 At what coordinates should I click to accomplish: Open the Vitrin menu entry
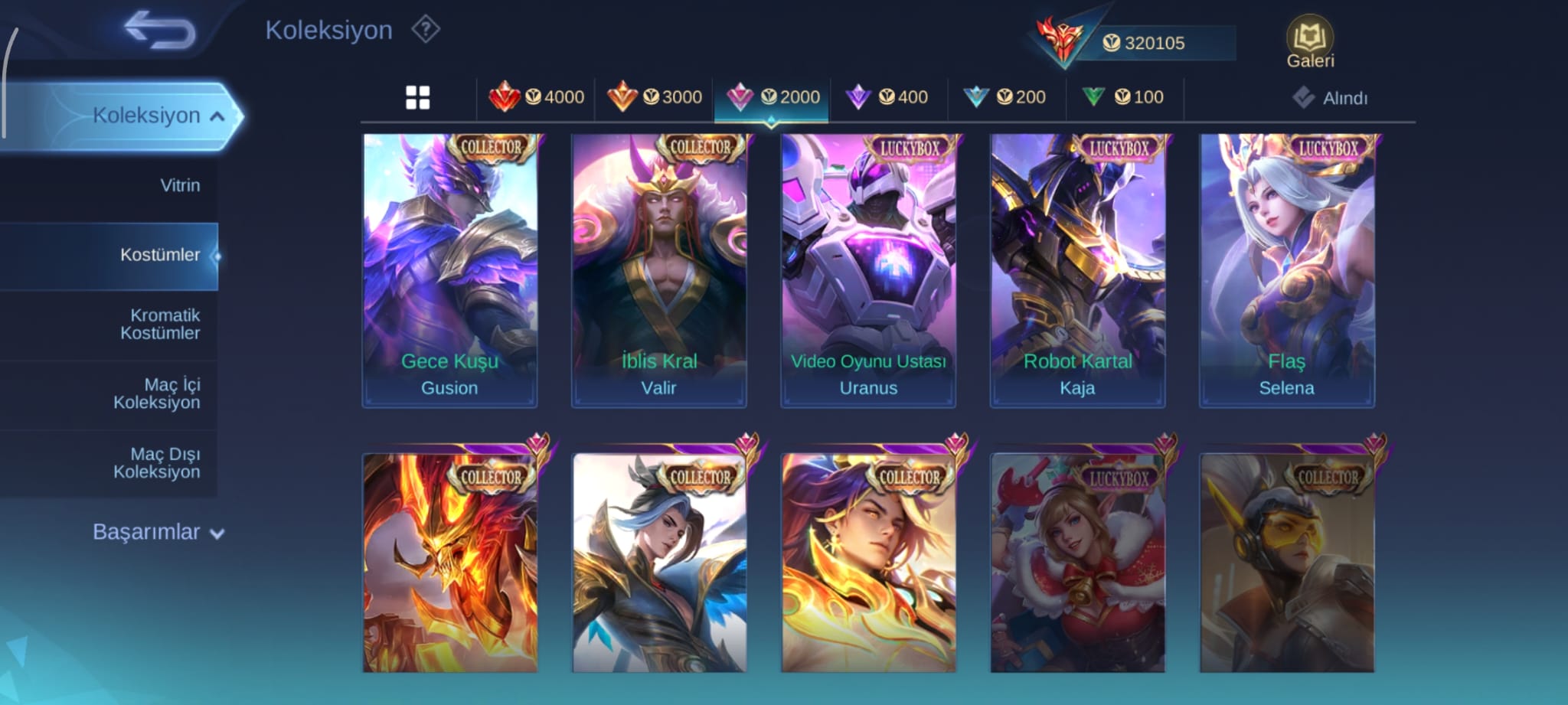pyautogui.click(x=180, y=185)
